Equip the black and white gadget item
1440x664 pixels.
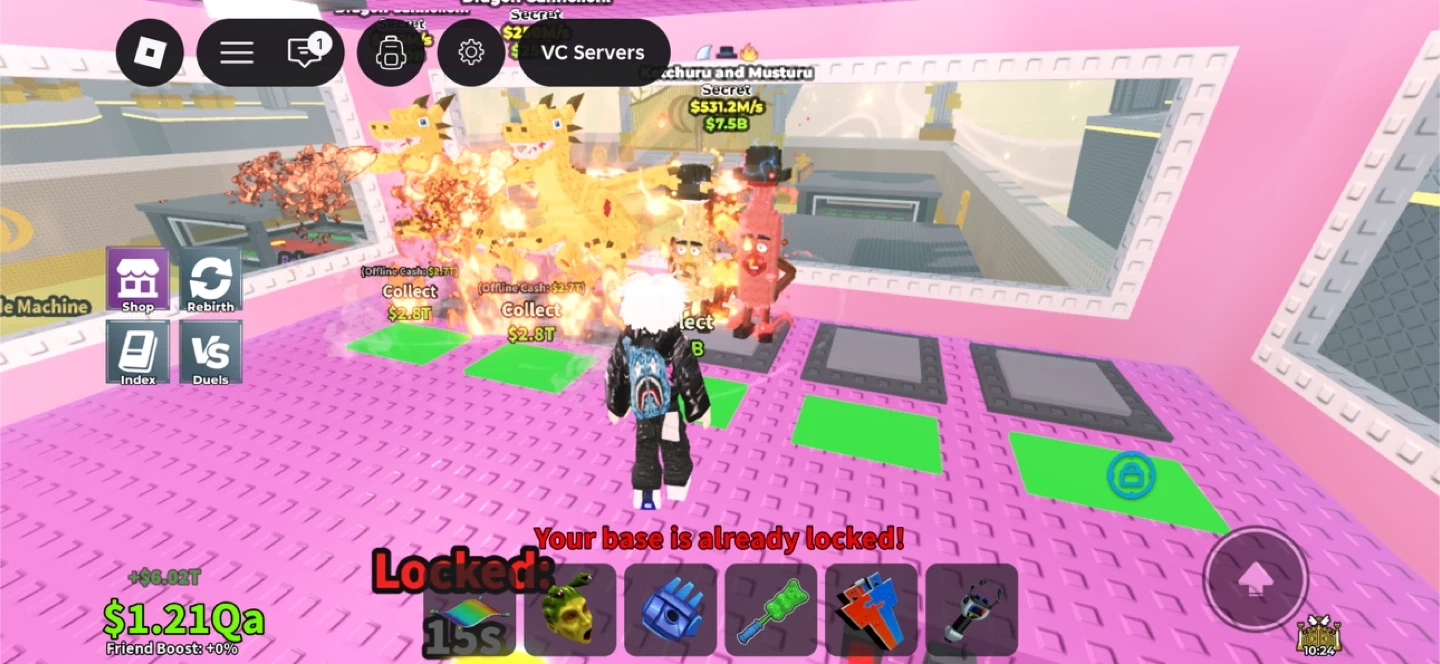click(x=971, y=610)
